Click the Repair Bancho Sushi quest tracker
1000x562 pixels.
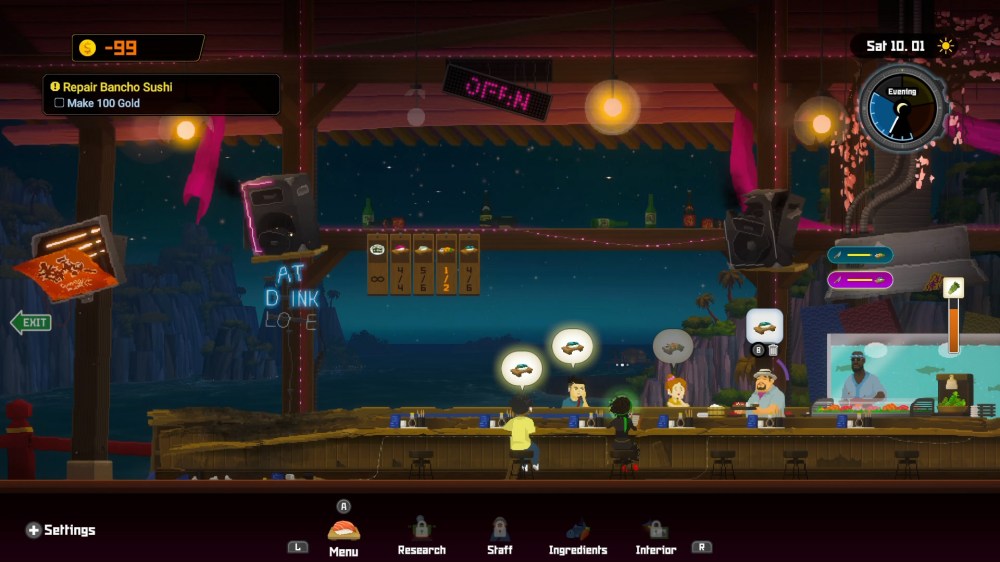click(161, 95)
